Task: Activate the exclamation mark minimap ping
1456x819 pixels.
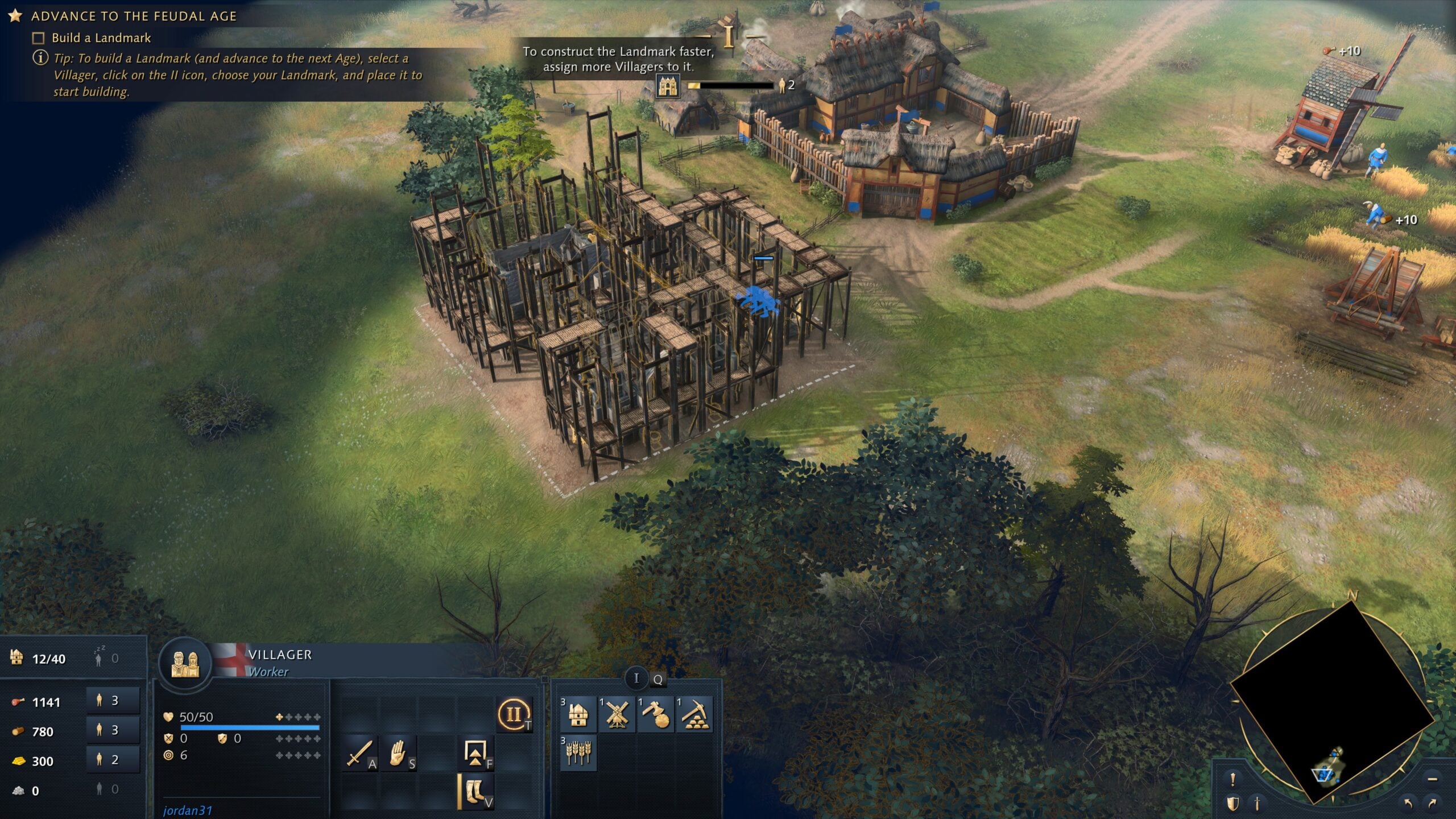Action: click(1232, 779)
